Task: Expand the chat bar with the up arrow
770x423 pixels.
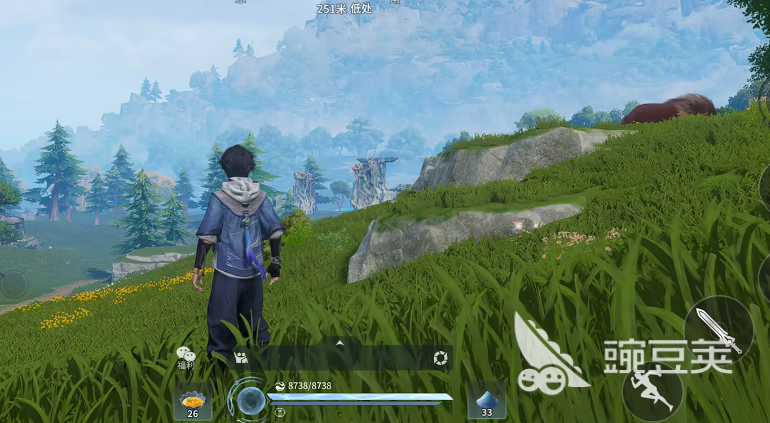Action: pyautogui.click(x=339, y=342)
